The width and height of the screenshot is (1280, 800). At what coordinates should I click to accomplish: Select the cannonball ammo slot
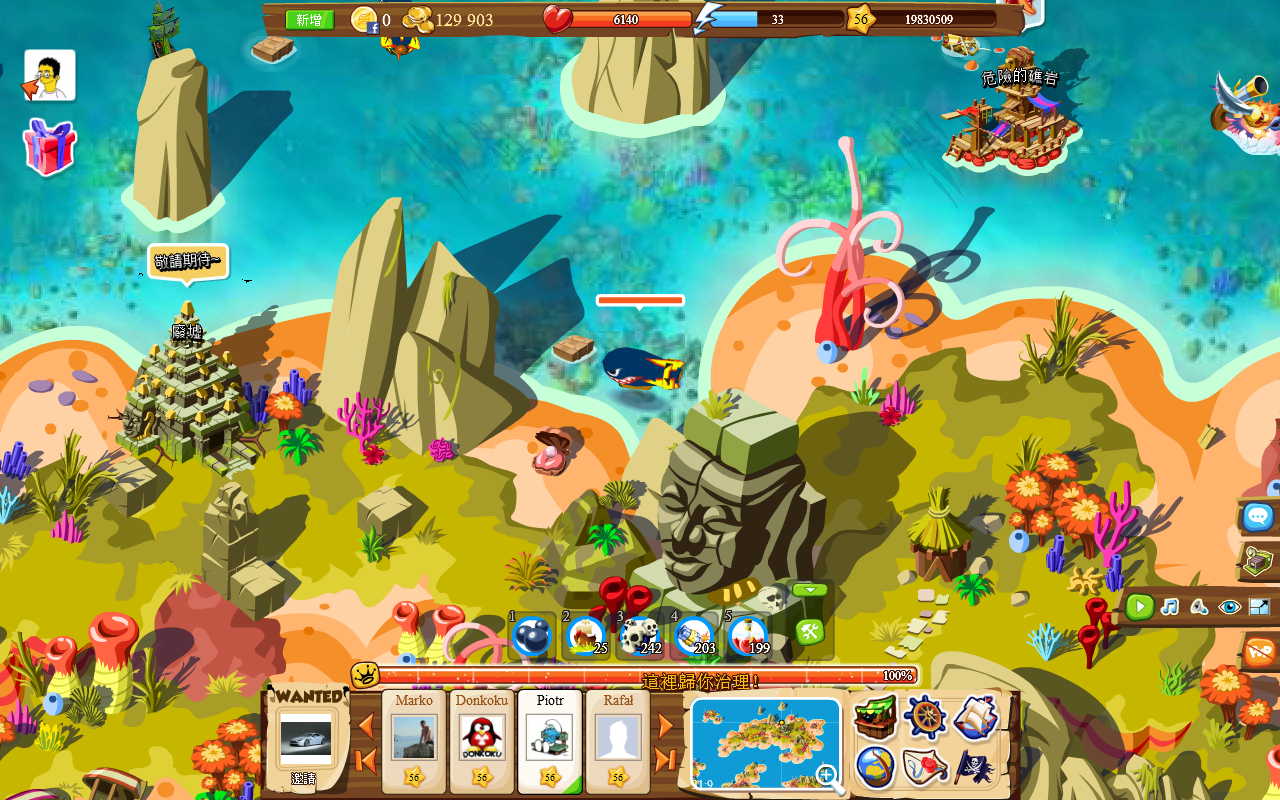click(x=531, y=636)
